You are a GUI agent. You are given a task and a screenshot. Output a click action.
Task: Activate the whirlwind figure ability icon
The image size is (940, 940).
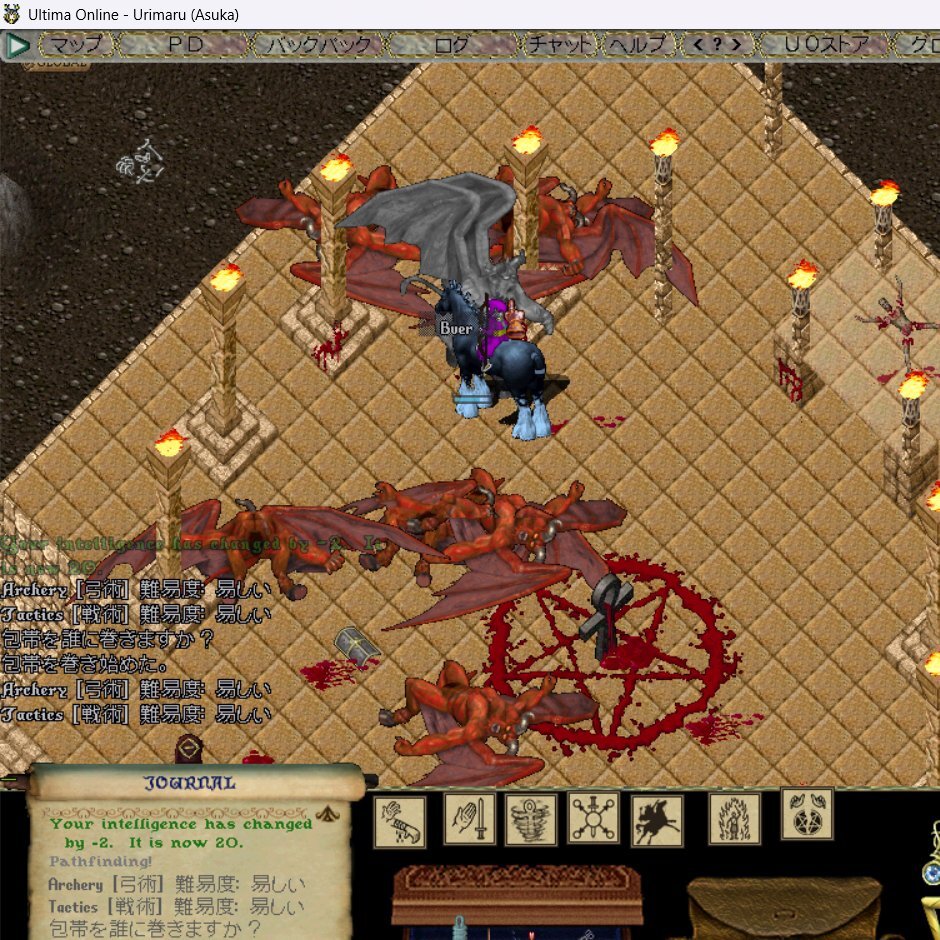[531, 820]
